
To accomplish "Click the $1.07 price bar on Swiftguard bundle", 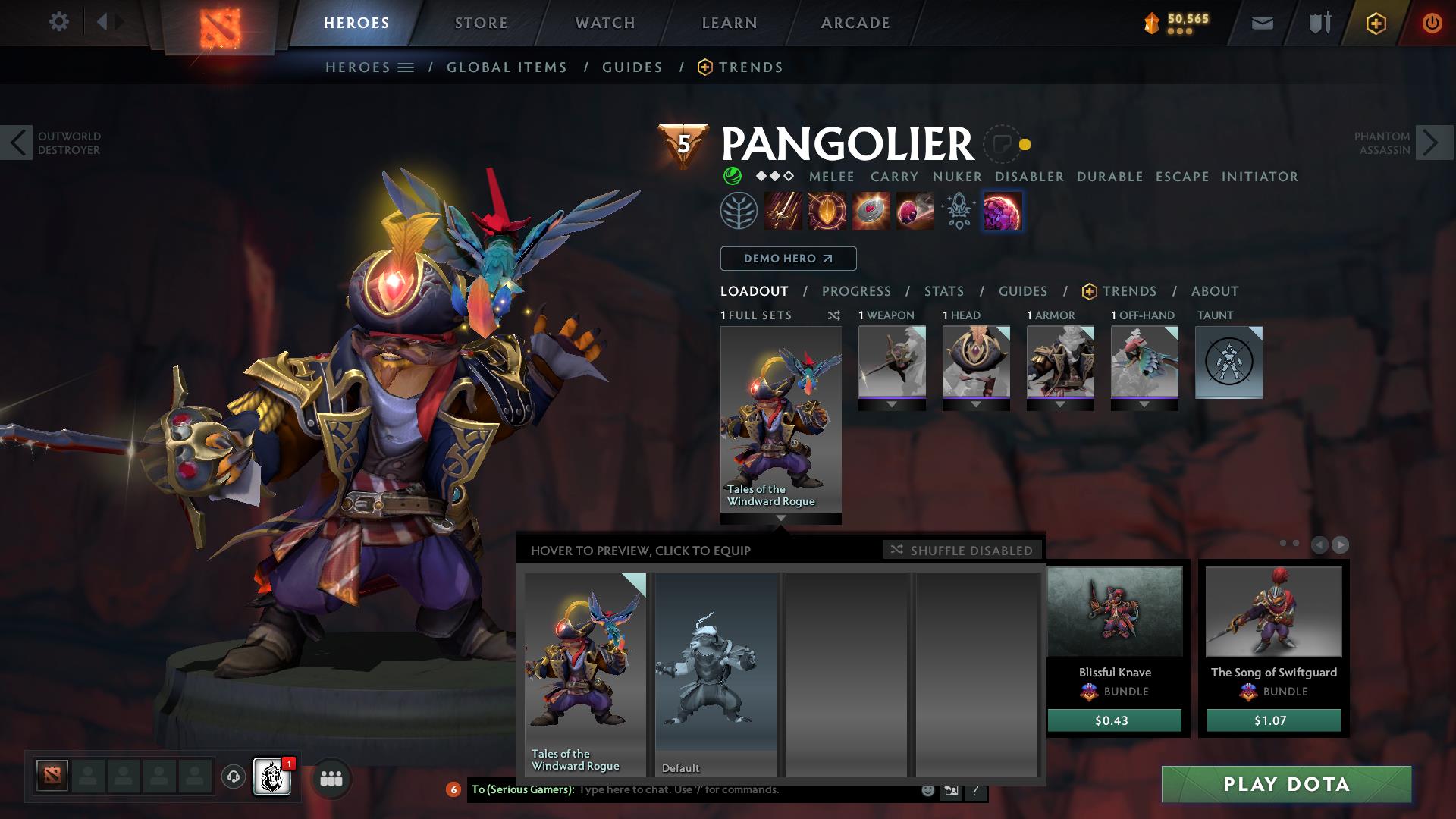I will [1273, 721].
